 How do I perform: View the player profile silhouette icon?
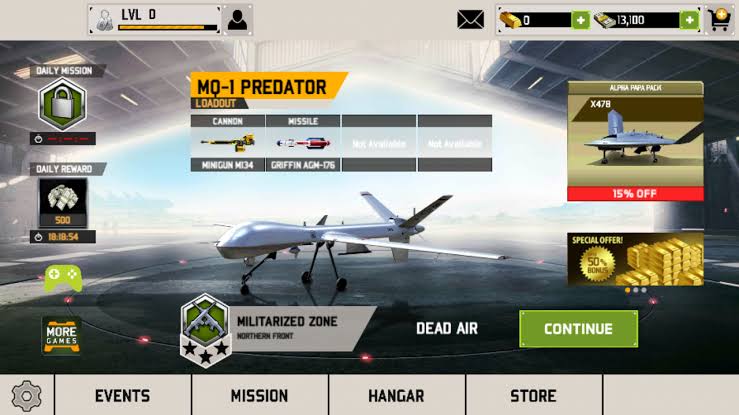click(238, 19)
